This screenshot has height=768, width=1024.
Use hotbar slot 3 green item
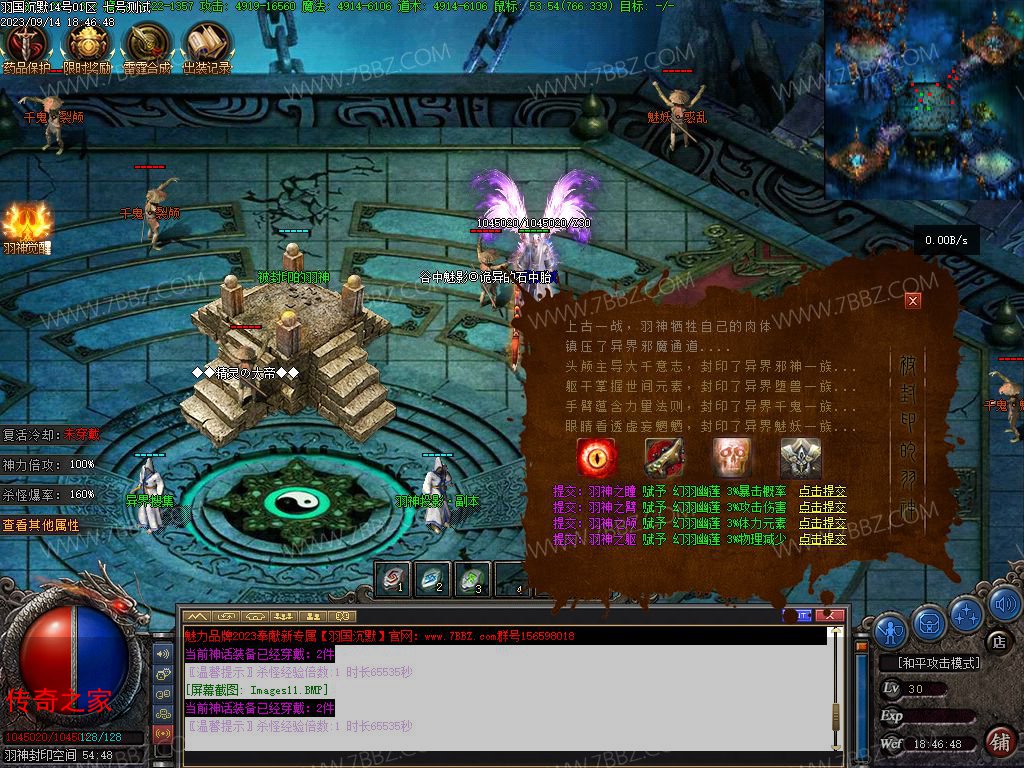point(473,579)
